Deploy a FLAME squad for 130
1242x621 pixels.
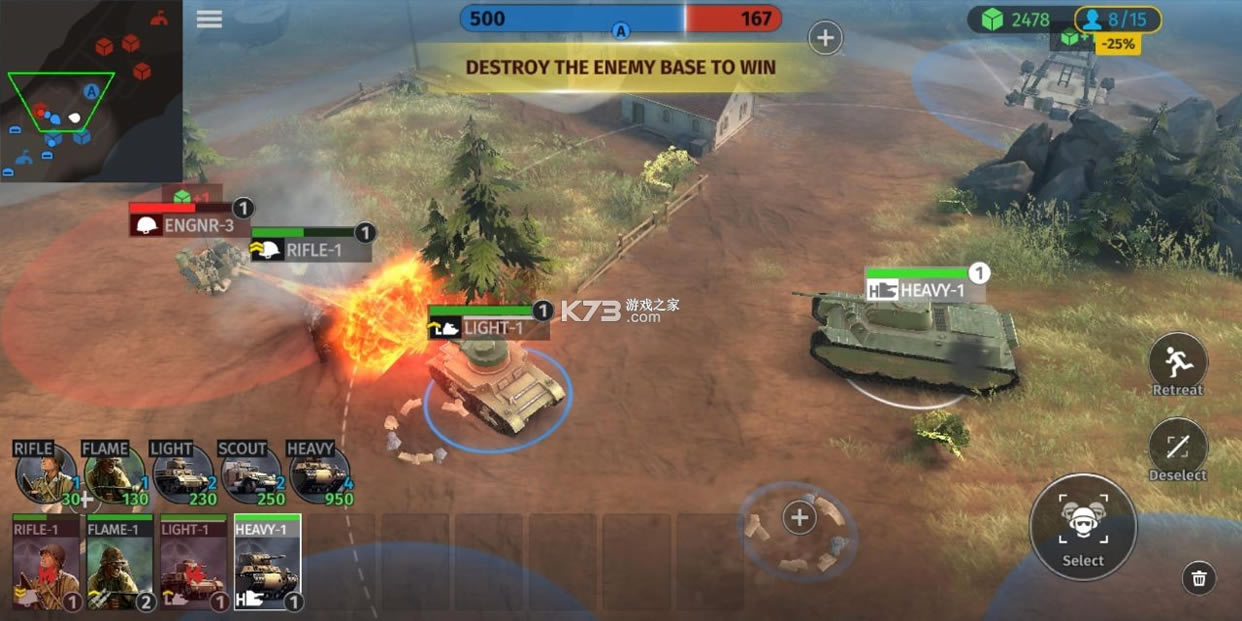(114, 474)
